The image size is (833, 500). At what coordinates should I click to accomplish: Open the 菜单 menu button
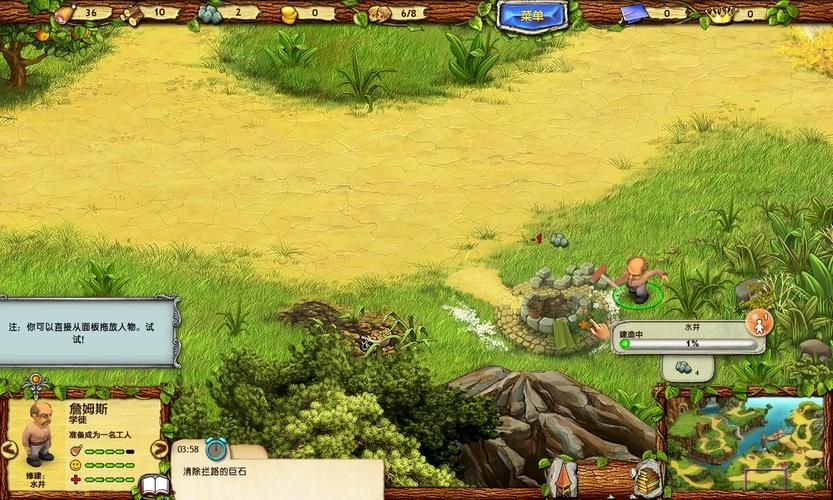click(532, 15)
